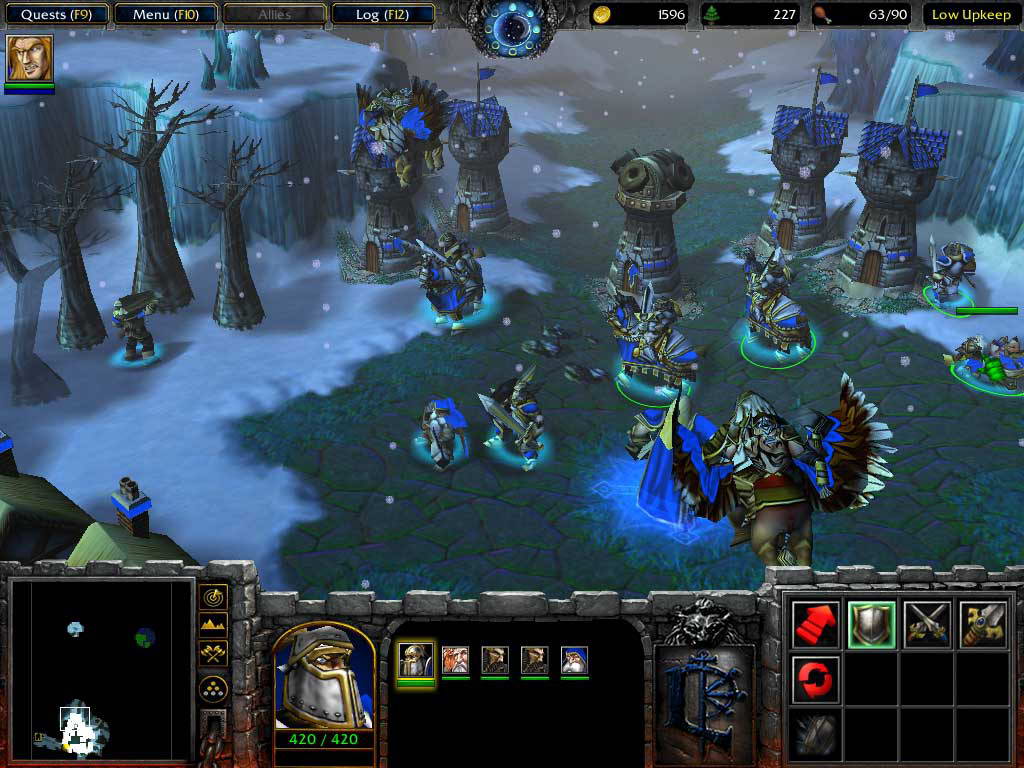The width and height of the screenshot is (1024, 768).
Task: Issue the Move command (red arrow)
Action: point(815,624)
